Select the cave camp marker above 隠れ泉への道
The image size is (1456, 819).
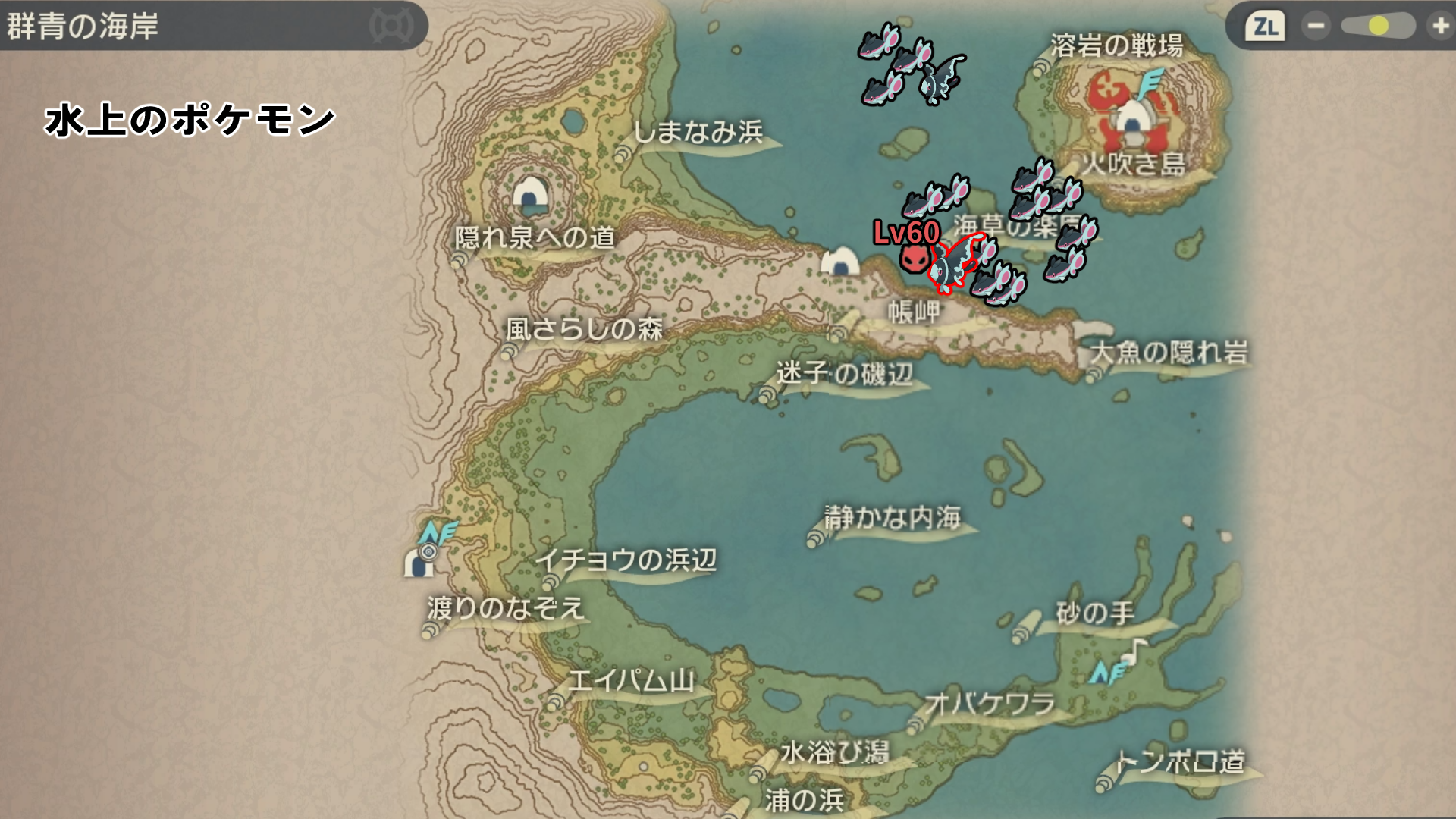[x=530, y=195]
